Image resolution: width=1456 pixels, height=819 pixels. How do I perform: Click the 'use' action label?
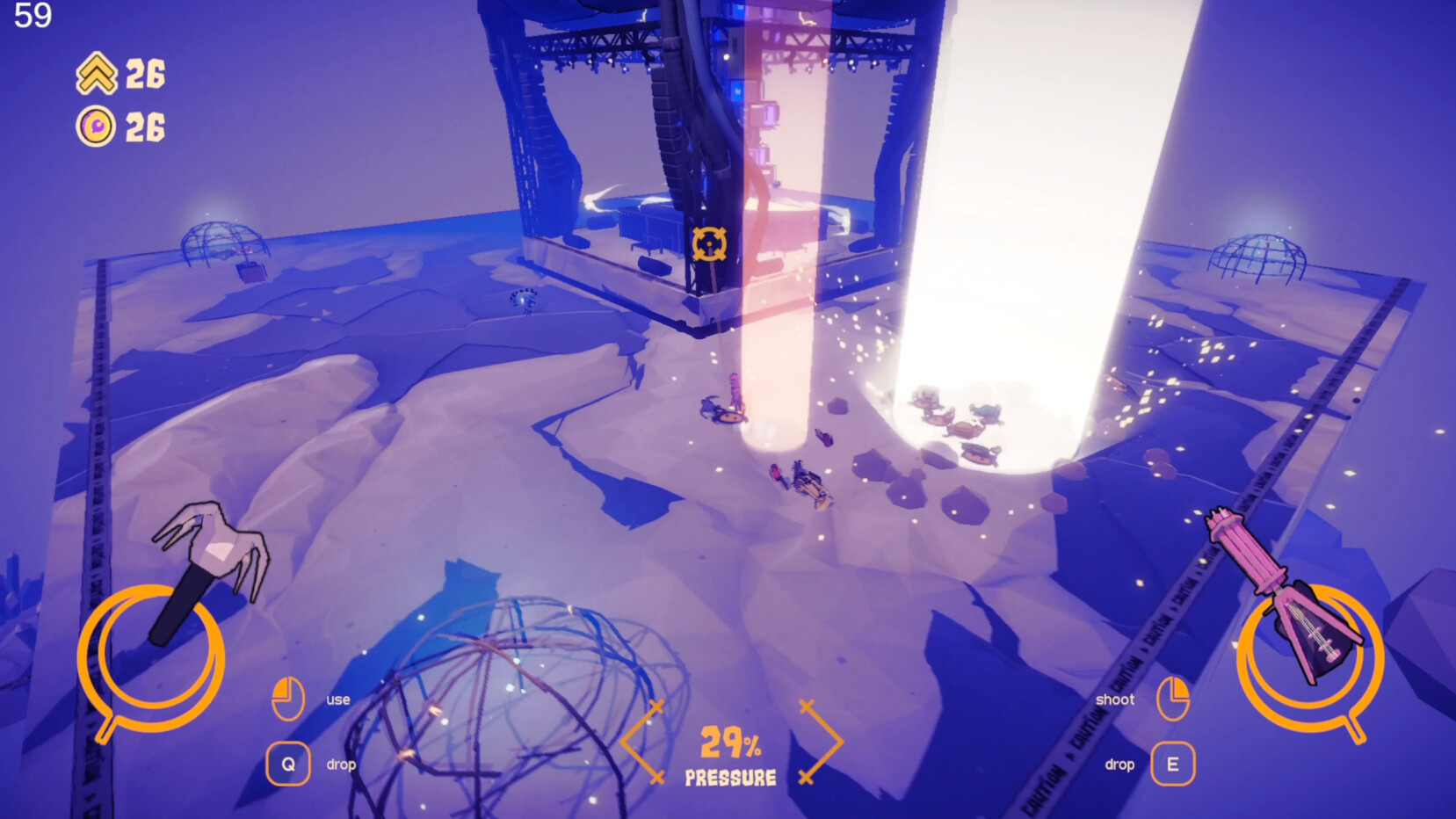coord(337,699)
